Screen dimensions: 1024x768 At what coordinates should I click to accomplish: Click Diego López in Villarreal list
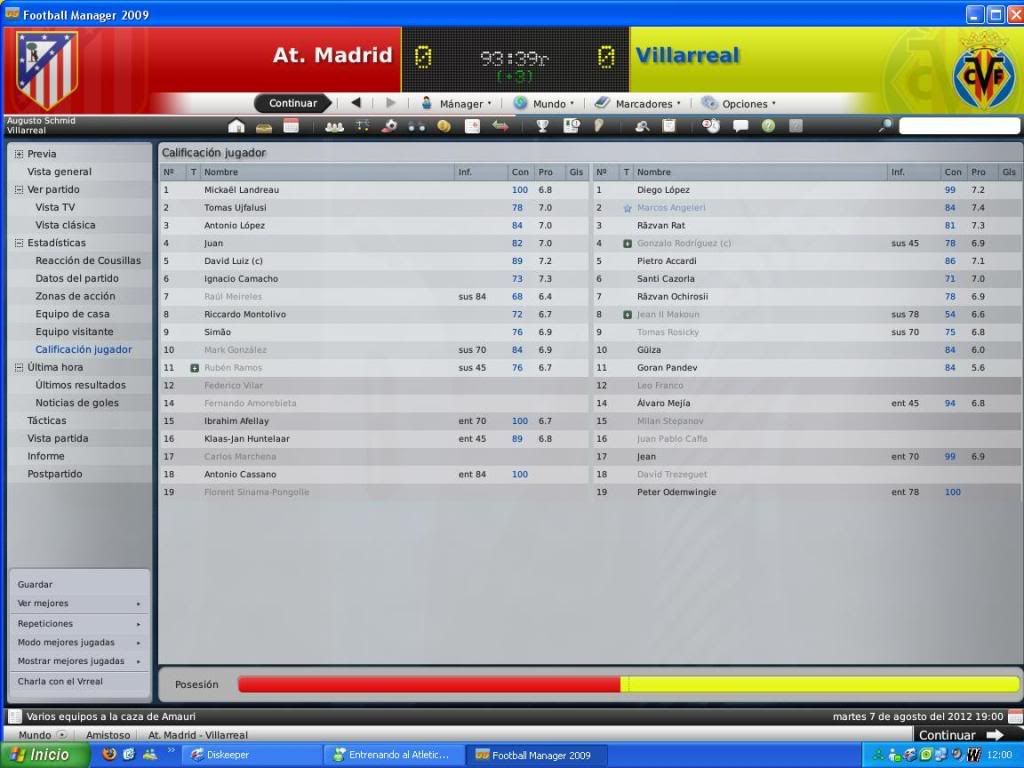[663, 190]
